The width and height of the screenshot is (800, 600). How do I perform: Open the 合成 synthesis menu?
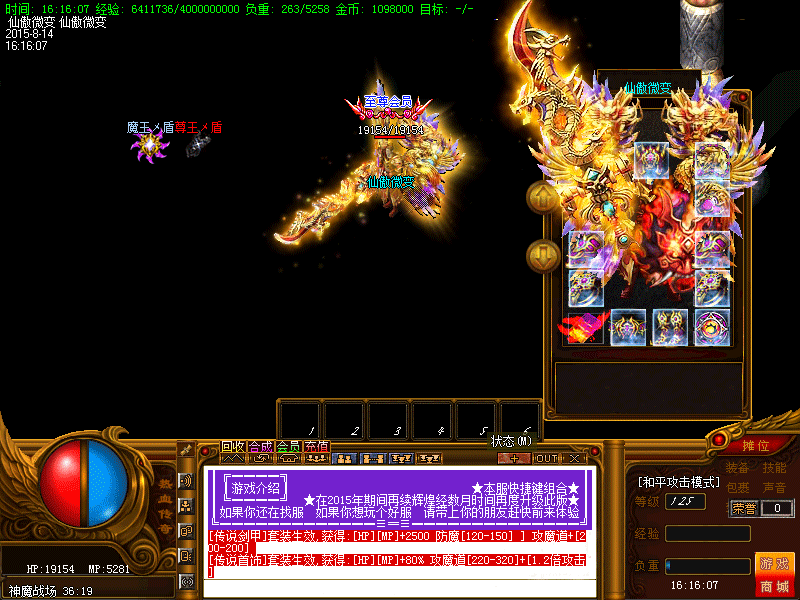(260, 446)
